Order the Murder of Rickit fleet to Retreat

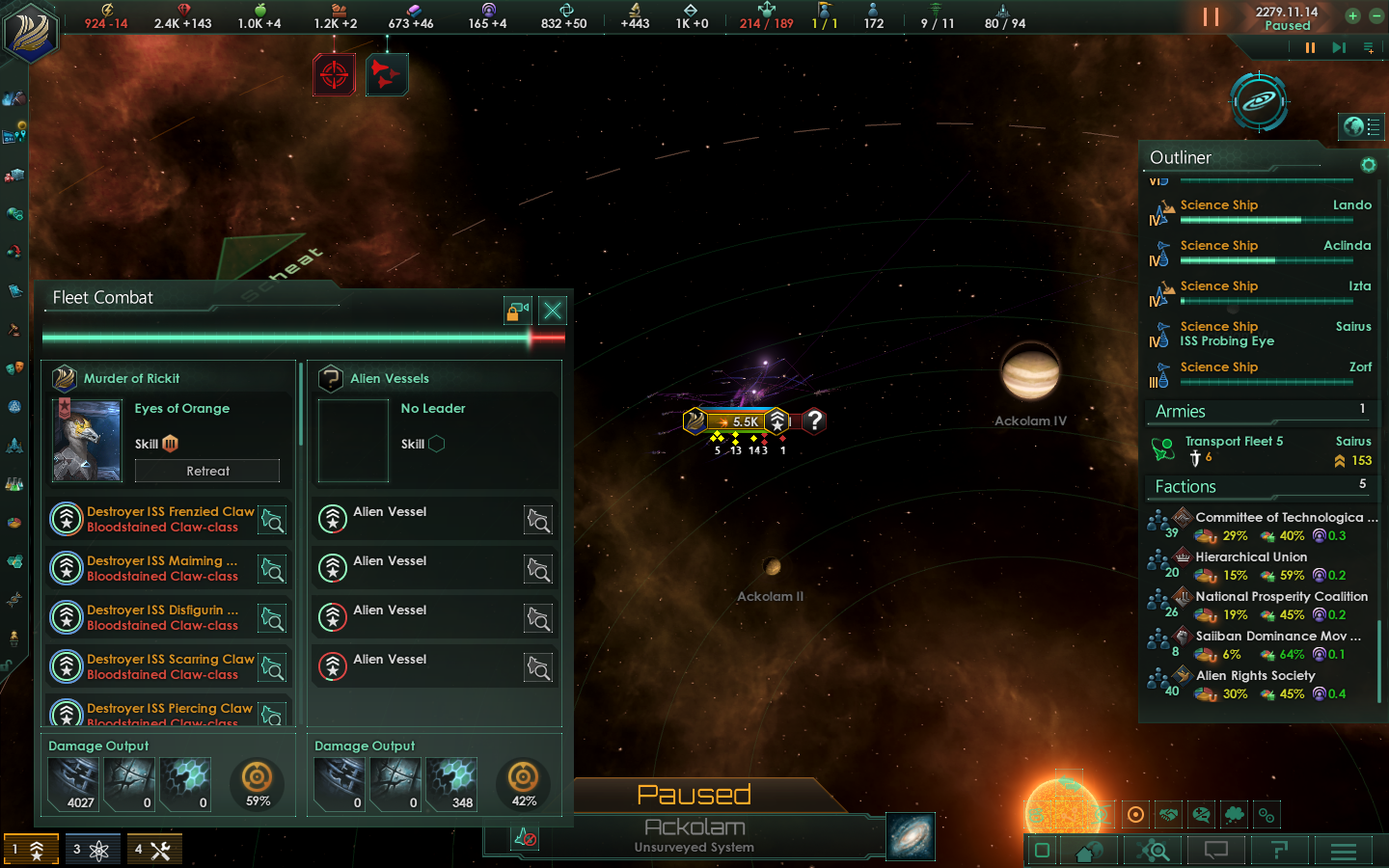point(207,471)
